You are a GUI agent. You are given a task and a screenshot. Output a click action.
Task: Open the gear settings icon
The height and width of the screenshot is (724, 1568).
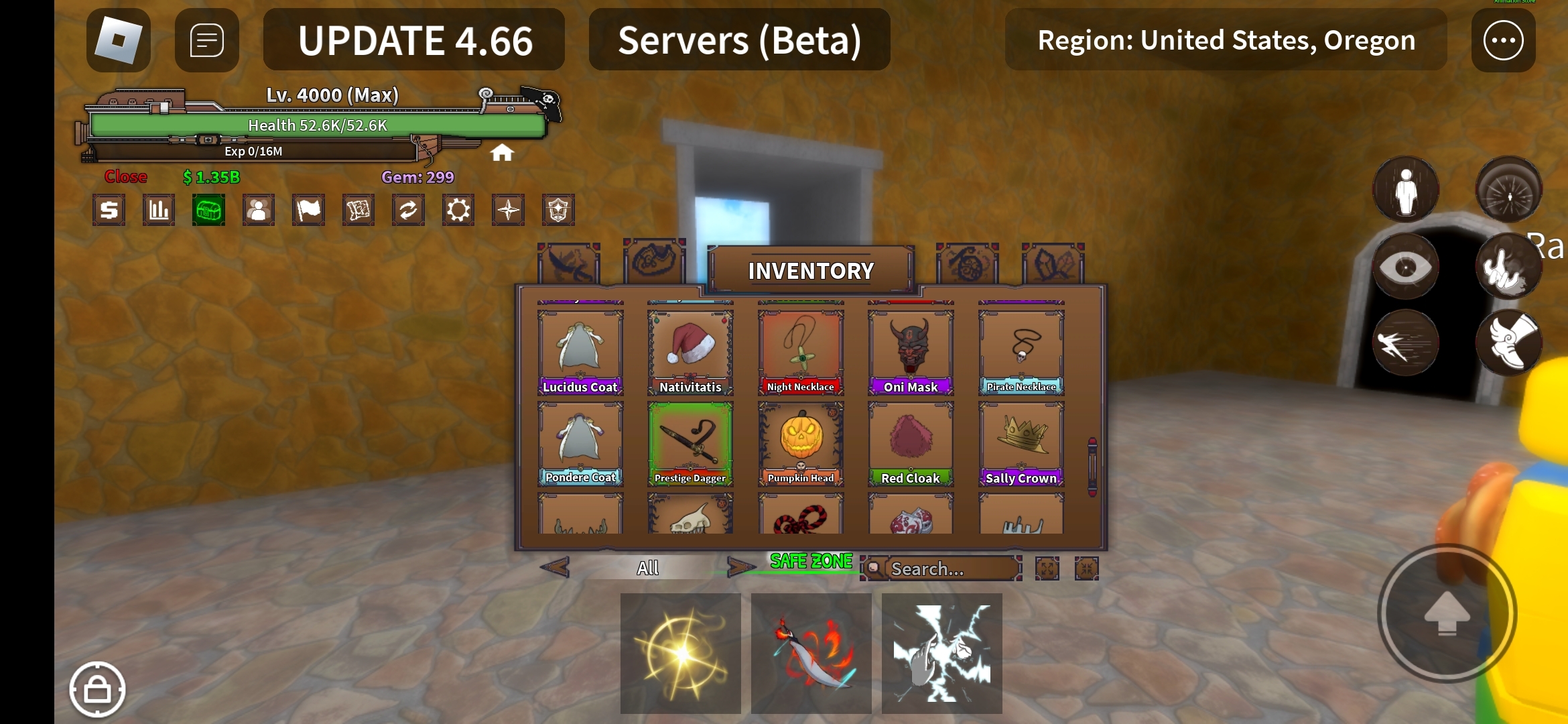[458, 210]
